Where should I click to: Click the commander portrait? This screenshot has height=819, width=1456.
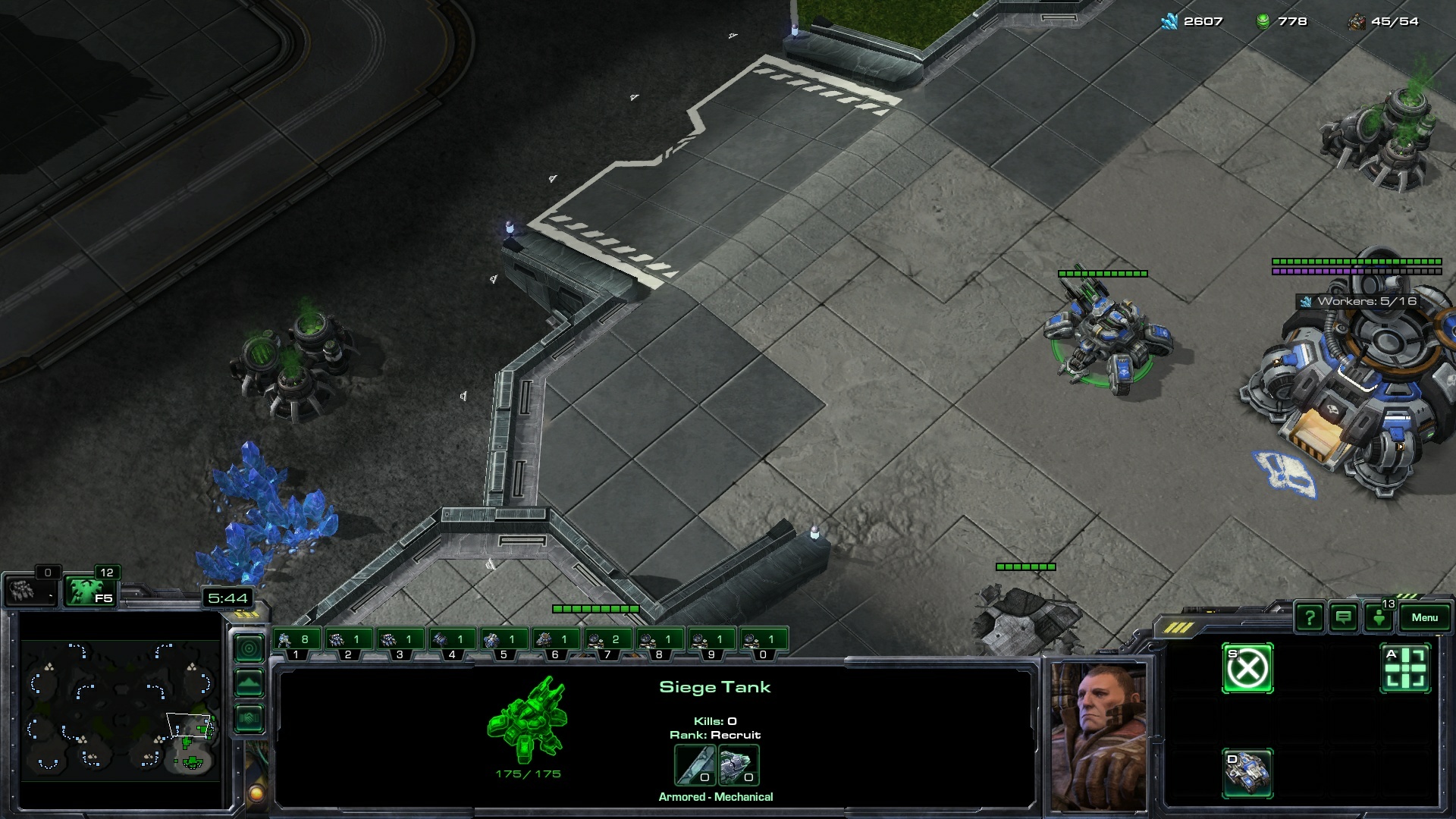point(1099,736)
